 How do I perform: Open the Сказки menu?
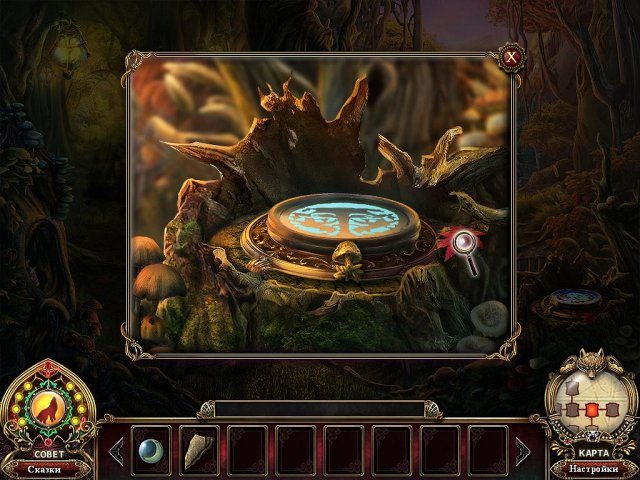(47, 468)
